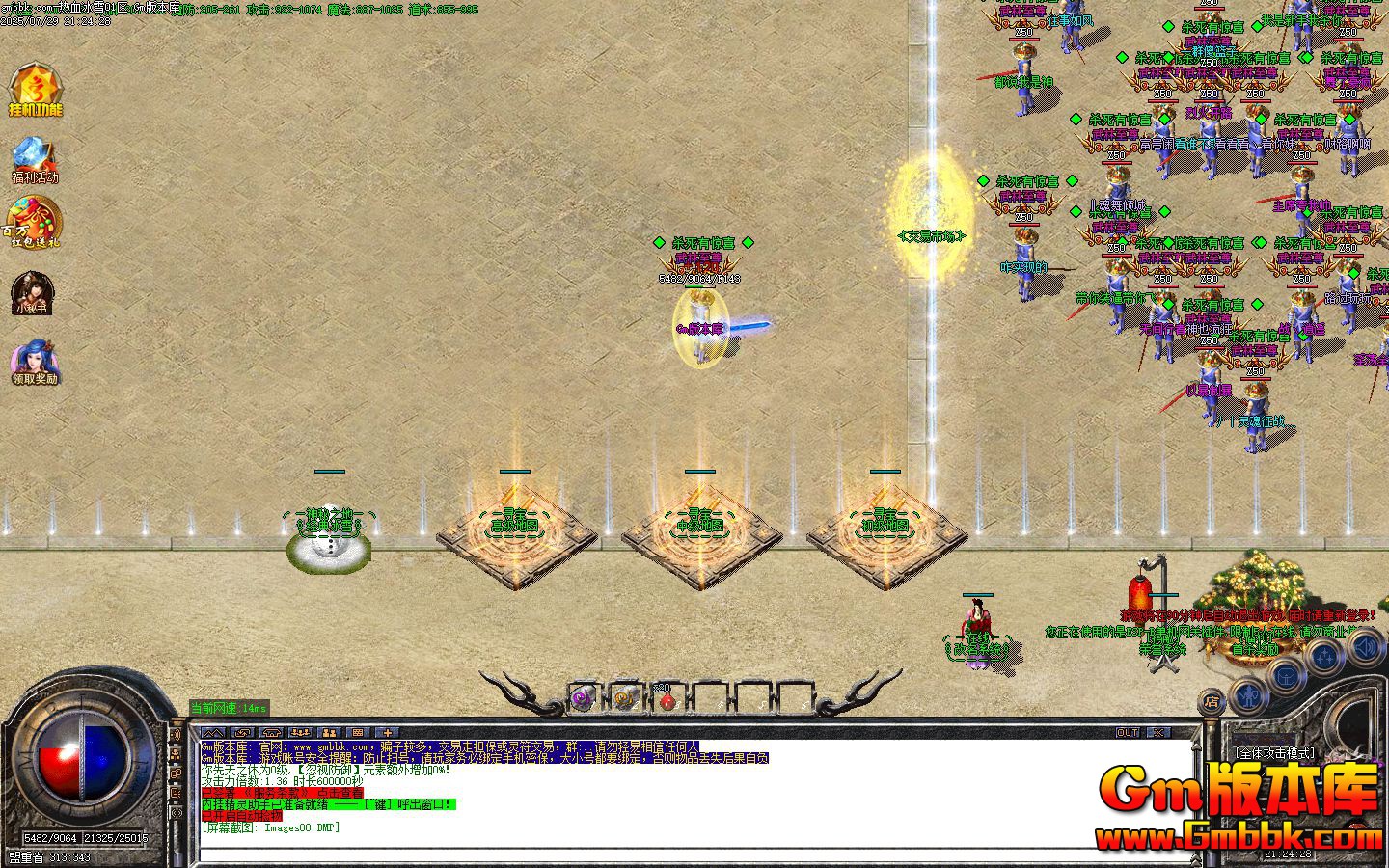Mute game sound with the speaker icon

click(x=1364, y=647)
